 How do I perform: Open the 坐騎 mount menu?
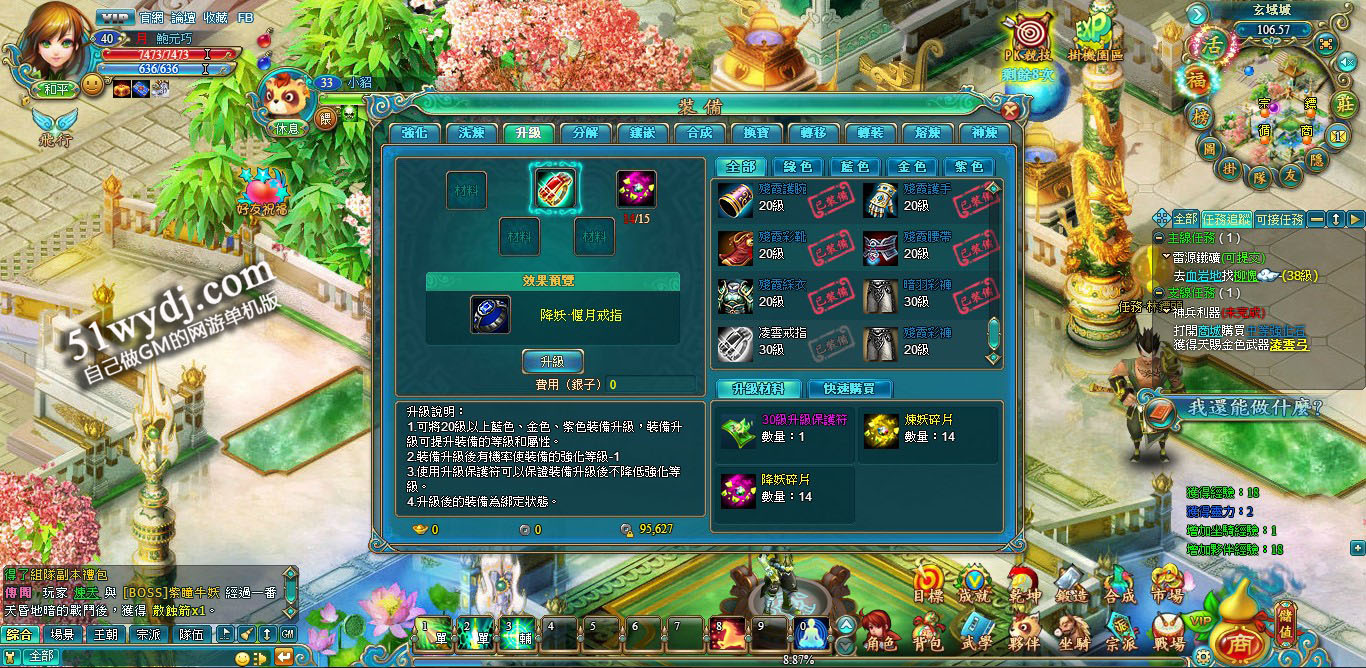click(1073, 631)
